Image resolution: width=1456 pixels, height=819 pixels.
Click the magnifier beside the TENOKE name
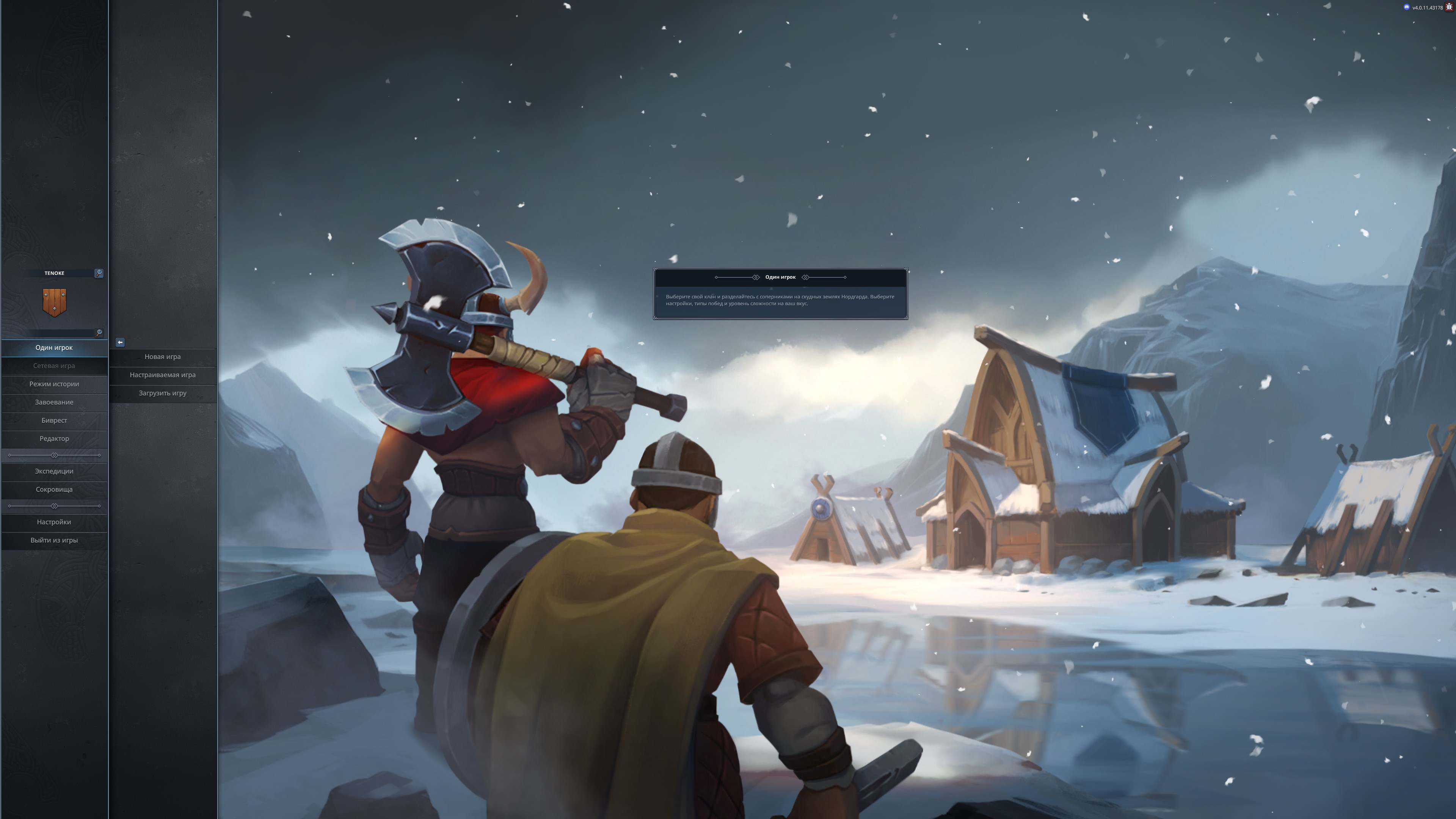coord(99,273)
